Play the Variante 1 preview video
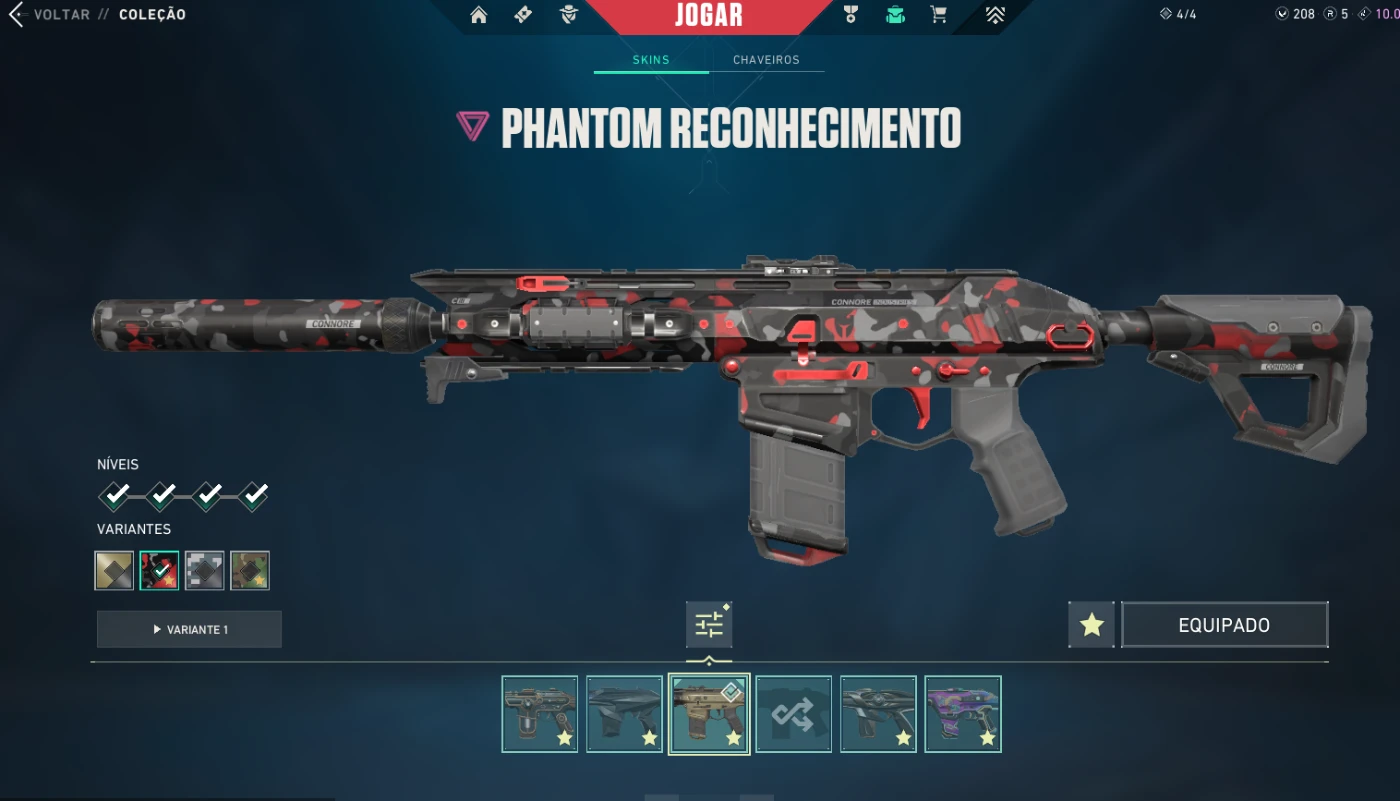Viewport: 1400px width, 801px height. 189,629
